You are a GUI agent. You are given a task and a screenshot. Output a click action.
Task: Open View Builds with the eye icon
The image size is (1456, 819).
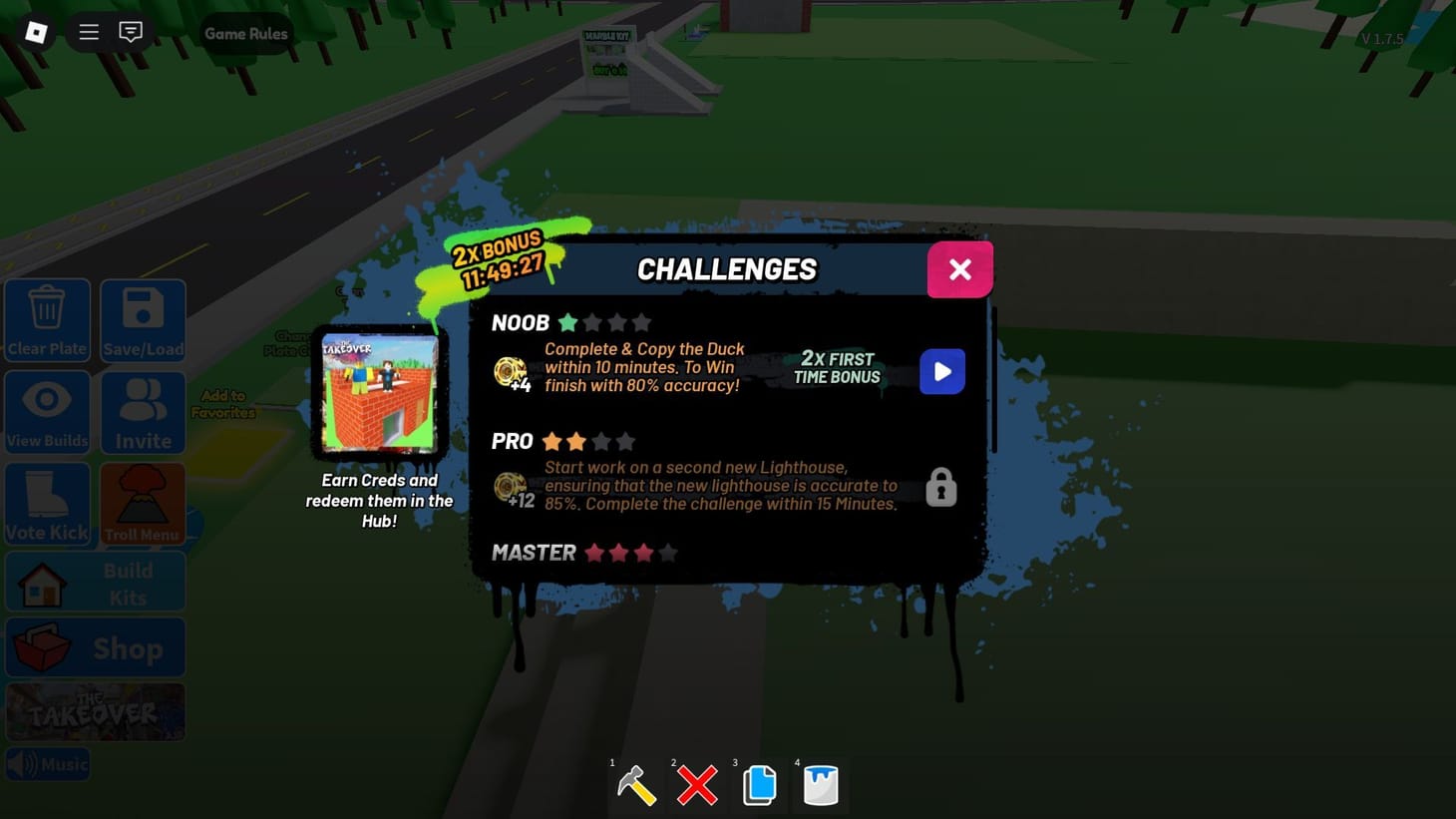coord(47,412)
